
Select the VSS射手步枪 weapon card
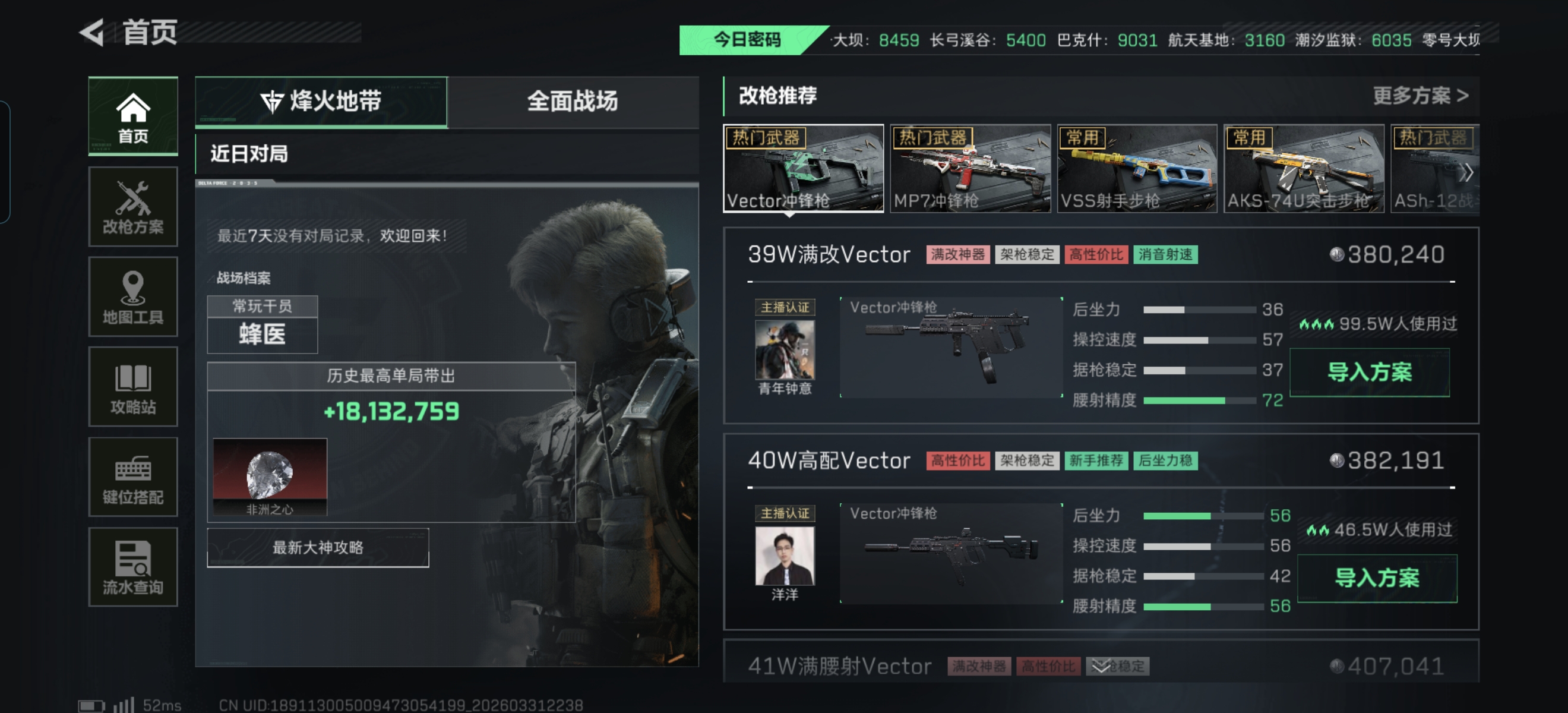pos(1136,169)
